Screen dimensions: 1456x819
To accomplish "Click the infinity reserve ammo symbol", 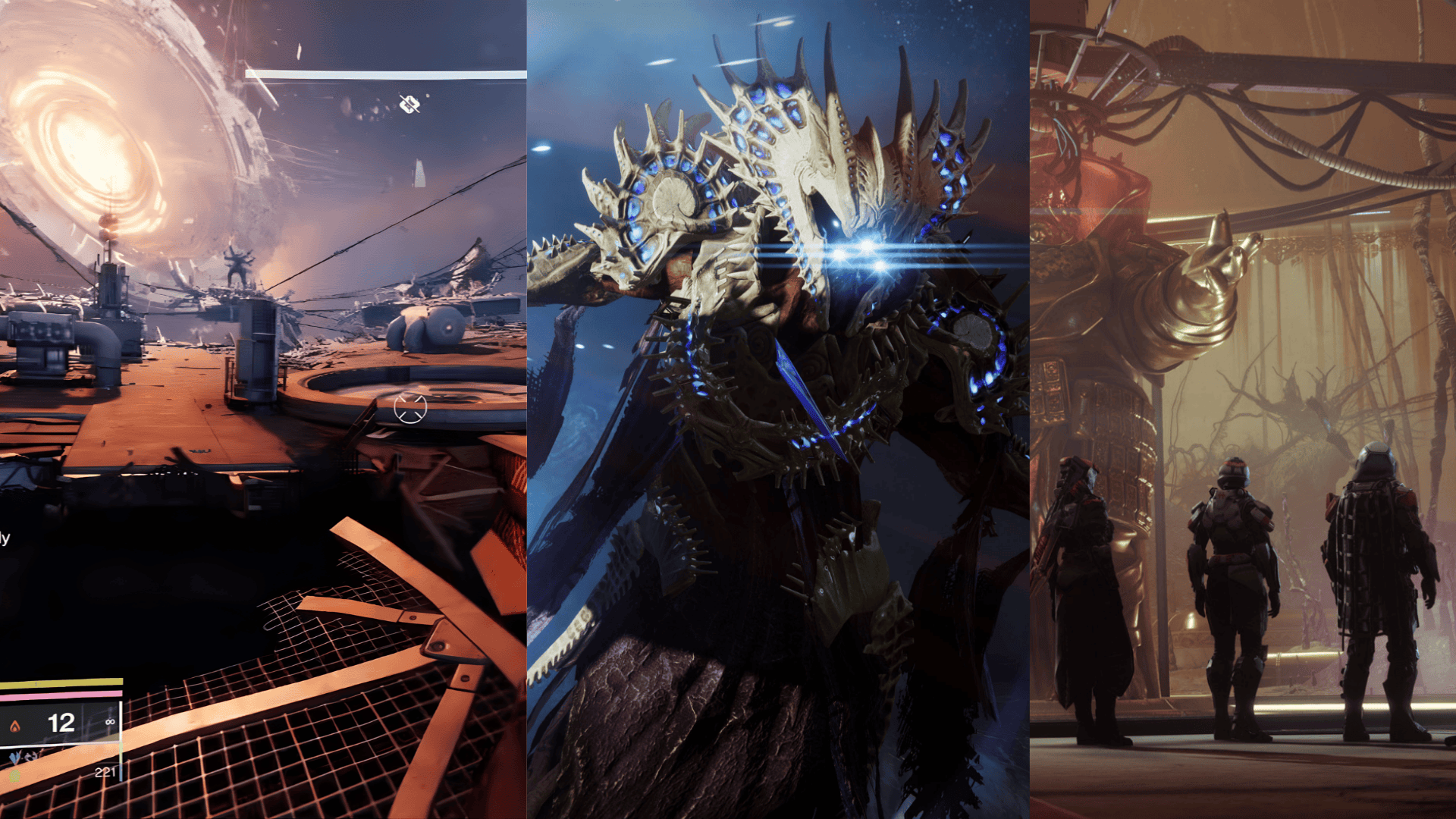I will tap(110, 721).
